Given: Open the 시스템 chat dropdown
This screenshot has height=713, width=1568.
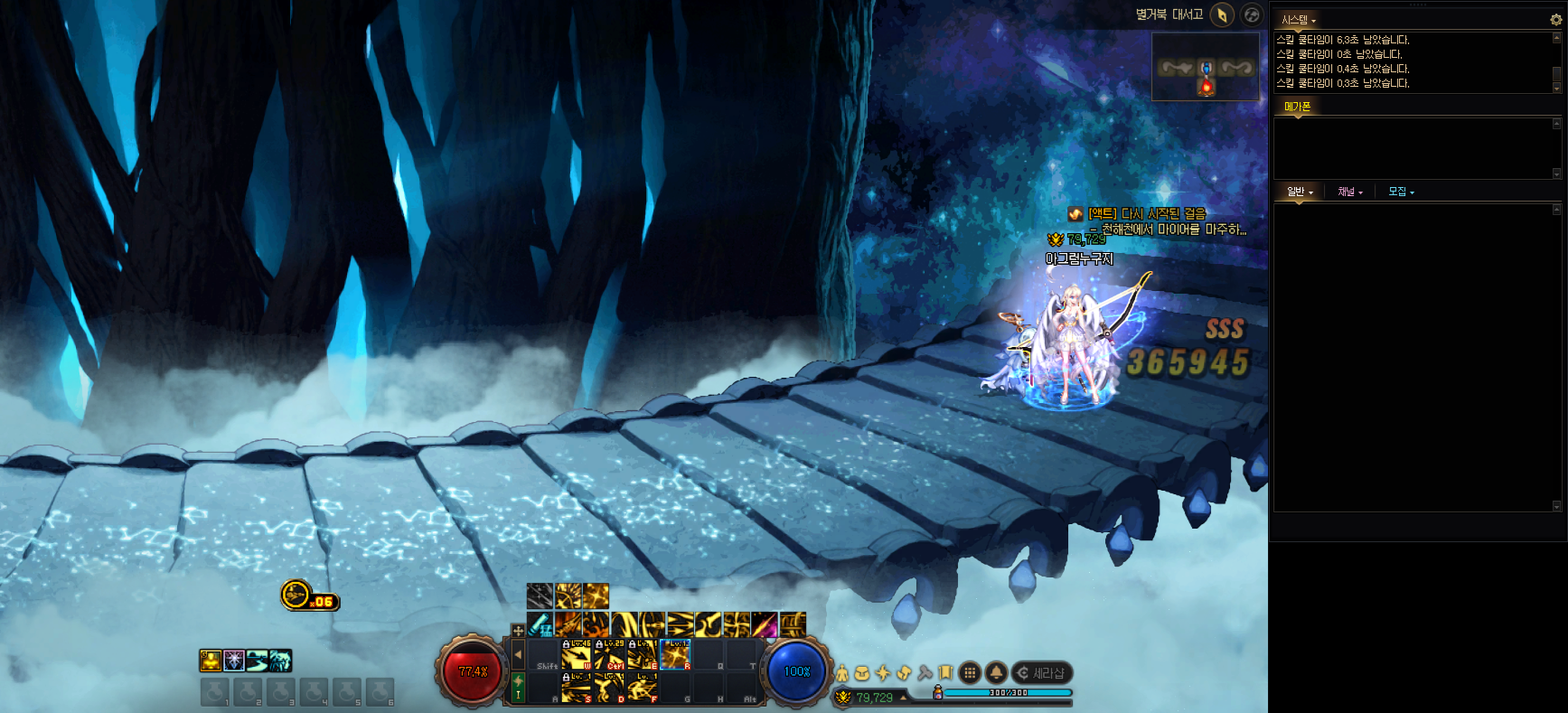Looking at the screenshot, I should pyautogui.click(x=1299, y=19).
